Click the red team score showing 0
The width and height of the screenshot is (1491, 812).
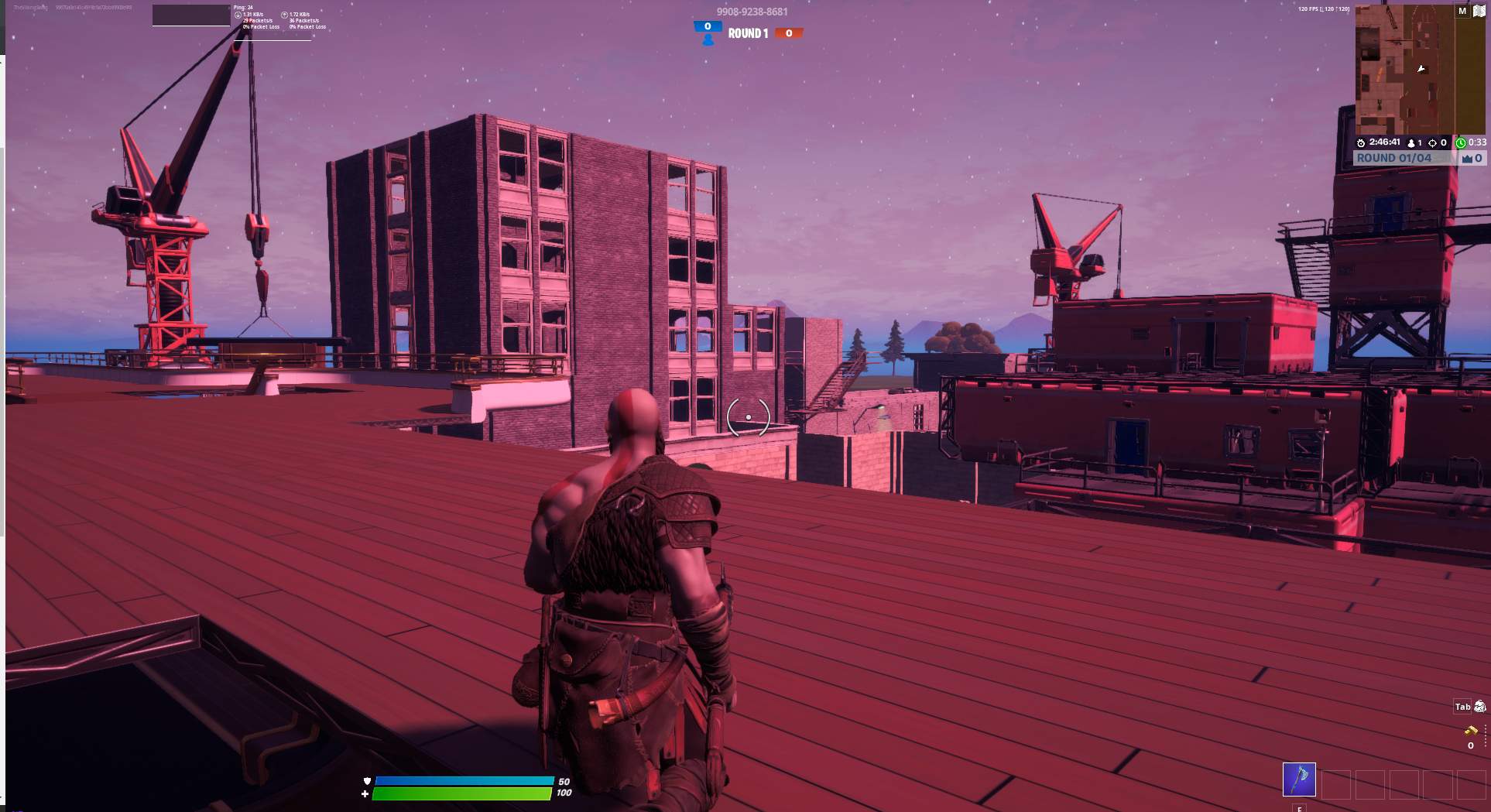coord(787,33)
